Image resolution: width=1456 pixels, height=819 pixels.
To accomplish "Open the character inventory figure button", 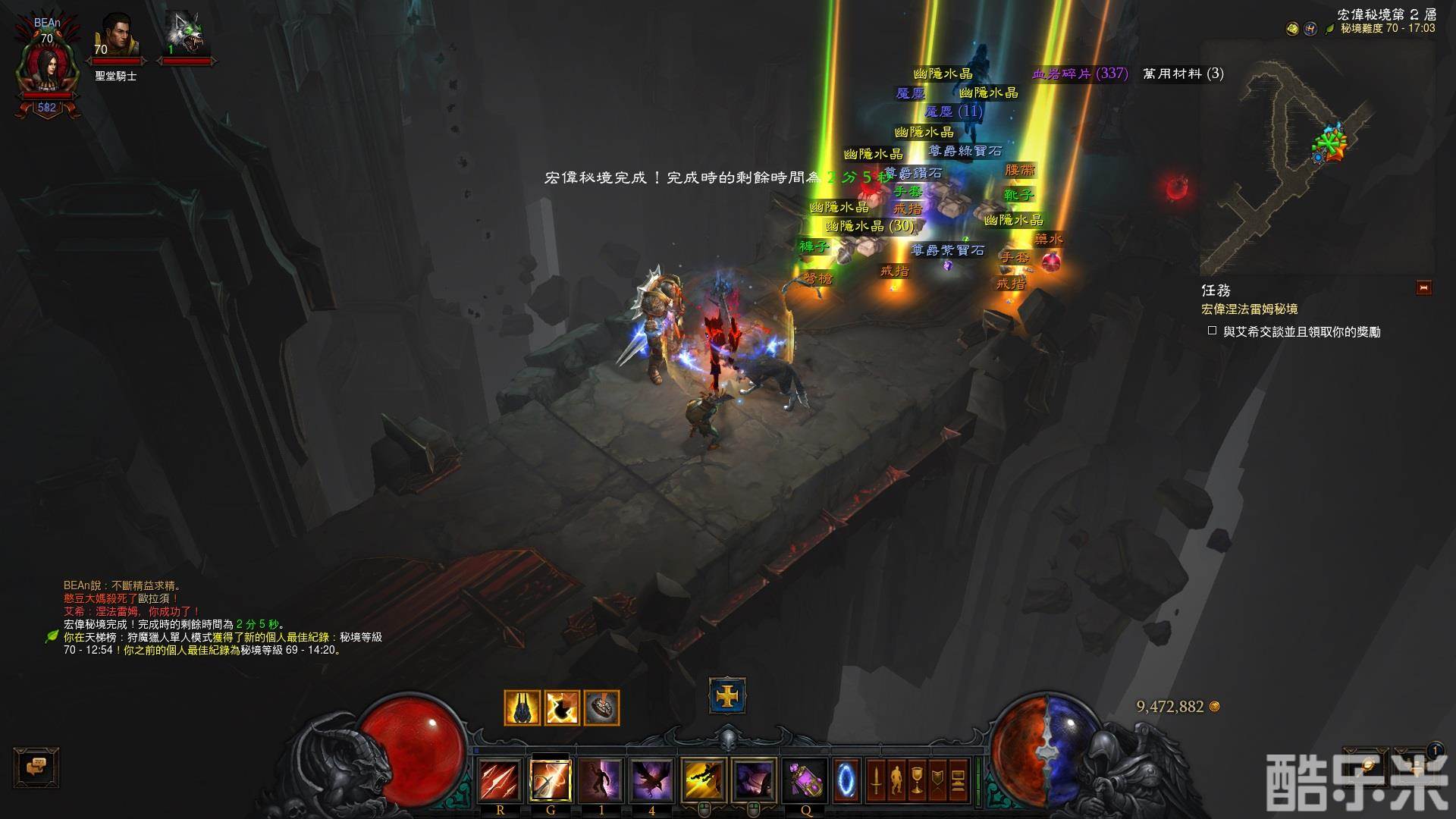I will tap(896, 780).
